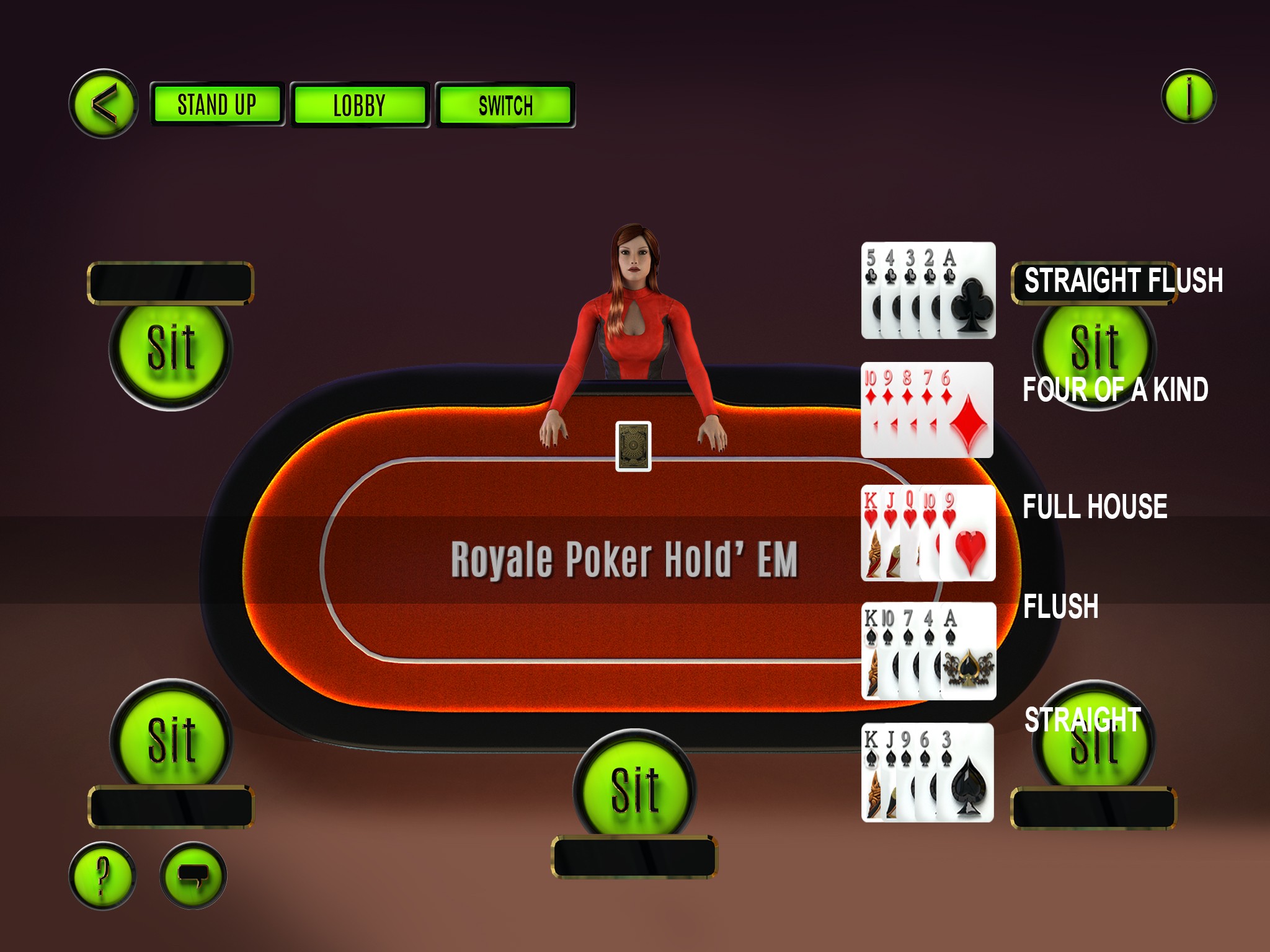Viewport: 1270px width, 952px height.
Task: Switch to another table
Action: pos(505,105)
